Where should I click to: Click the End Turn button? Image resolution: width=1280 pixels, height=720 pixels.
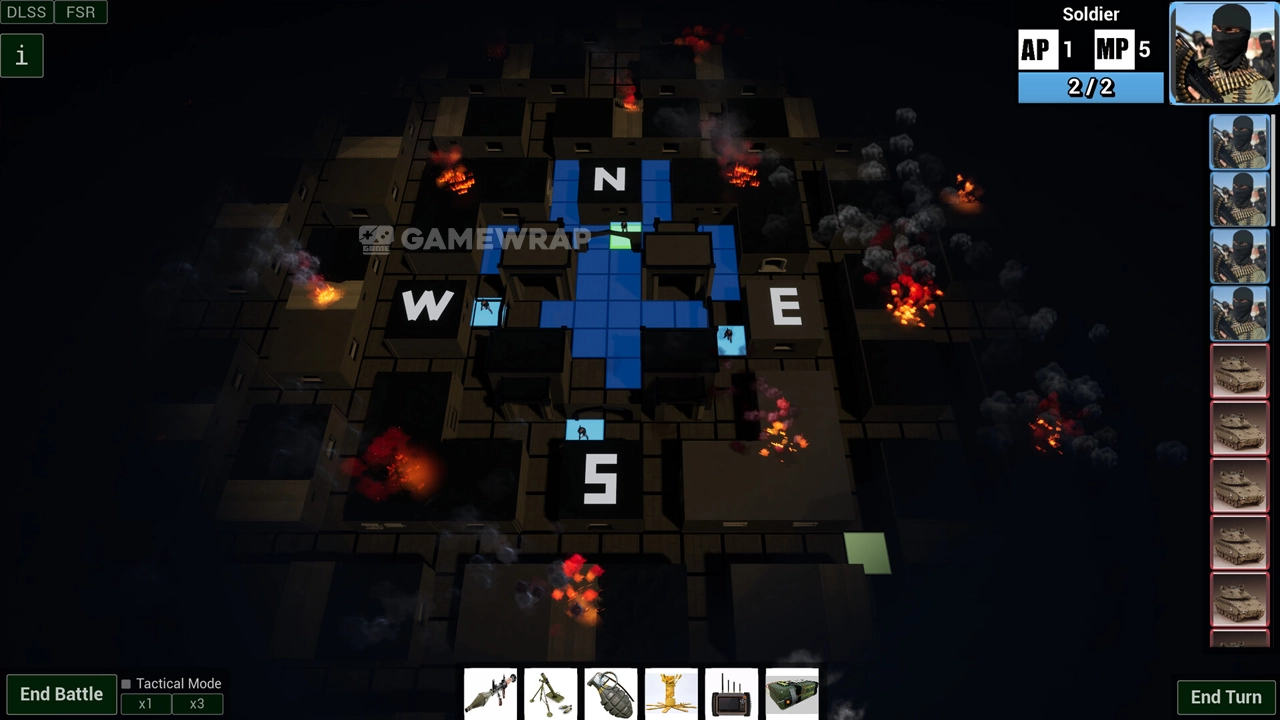[x=1225, y=697]
